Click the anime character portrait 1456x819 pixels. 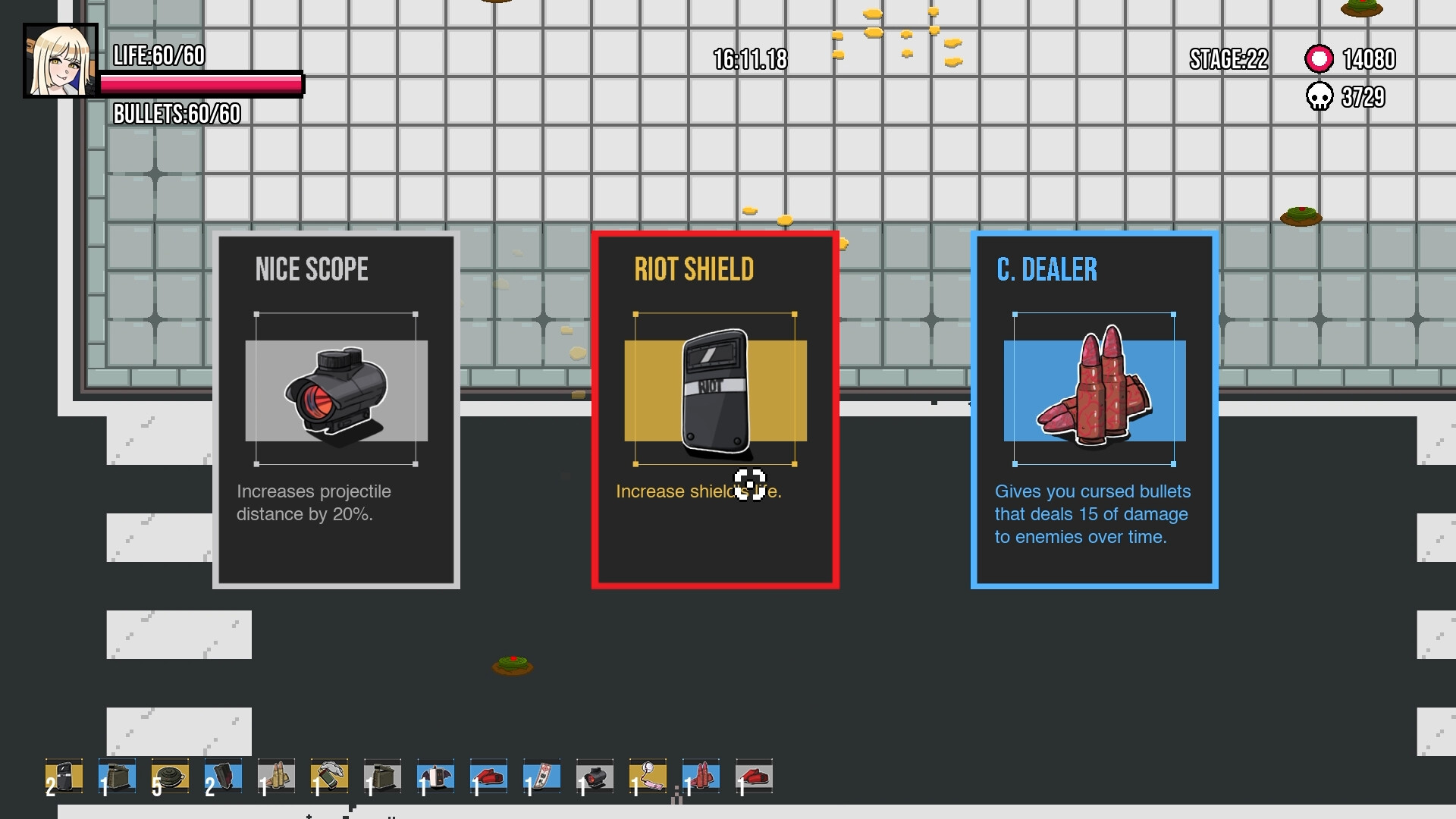coord(61,61)
